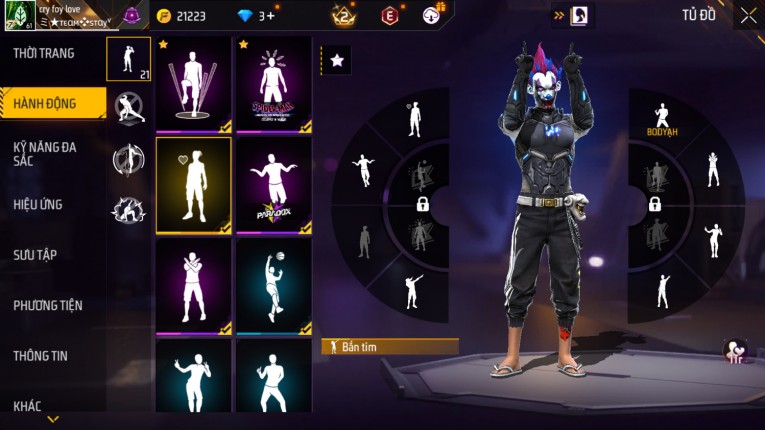This screenshot has height=430, width=765.
Task: Select the heart emote with yellow border
Action: pyautogui.click(x=194, y=185)
